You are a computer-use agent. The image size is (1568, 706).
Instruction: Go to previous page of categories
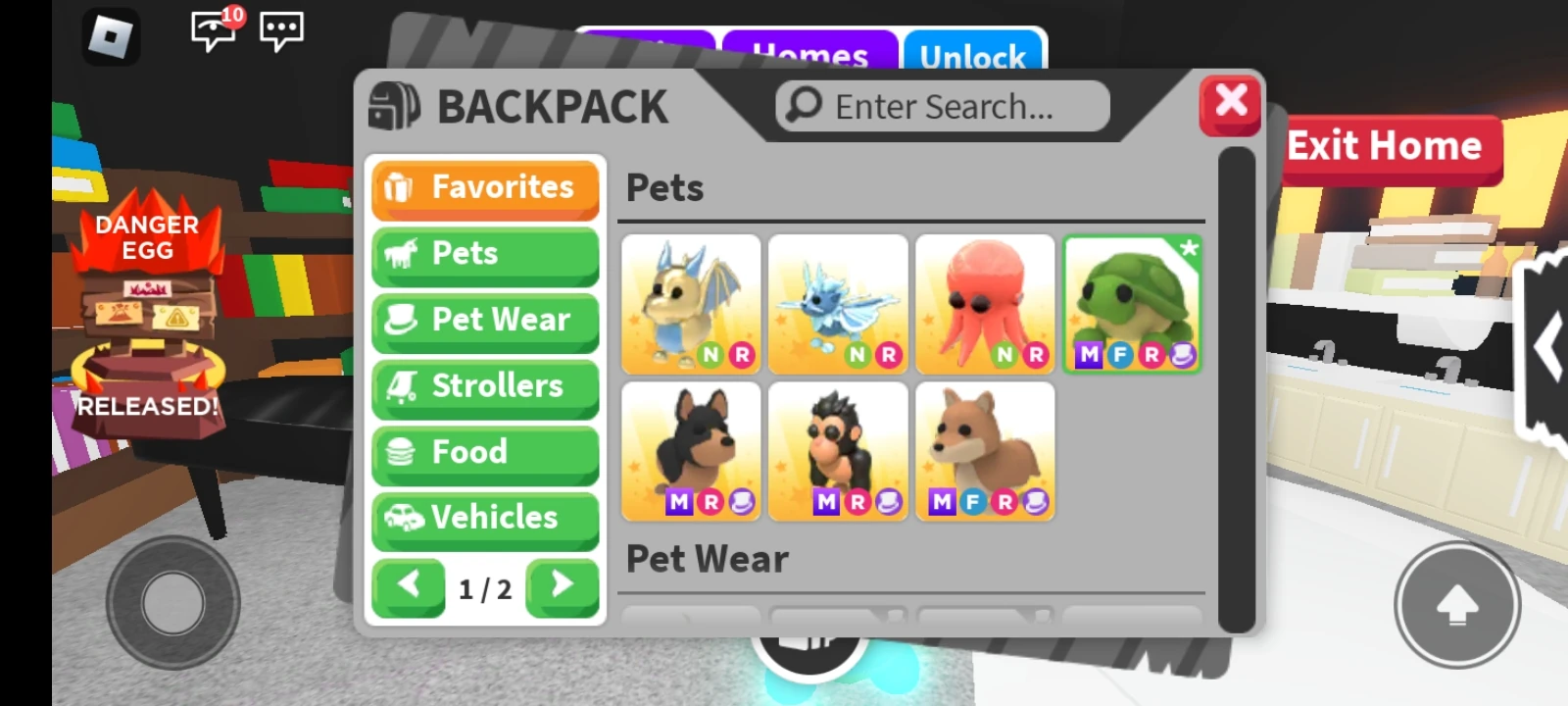[x=409, y=586]
